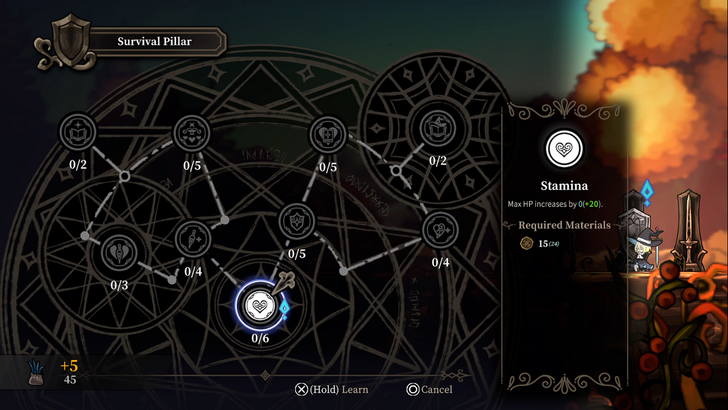Screen dimensions: 728x410
Task: Pick the open book node at far left
Action: (x=76, y=132)
